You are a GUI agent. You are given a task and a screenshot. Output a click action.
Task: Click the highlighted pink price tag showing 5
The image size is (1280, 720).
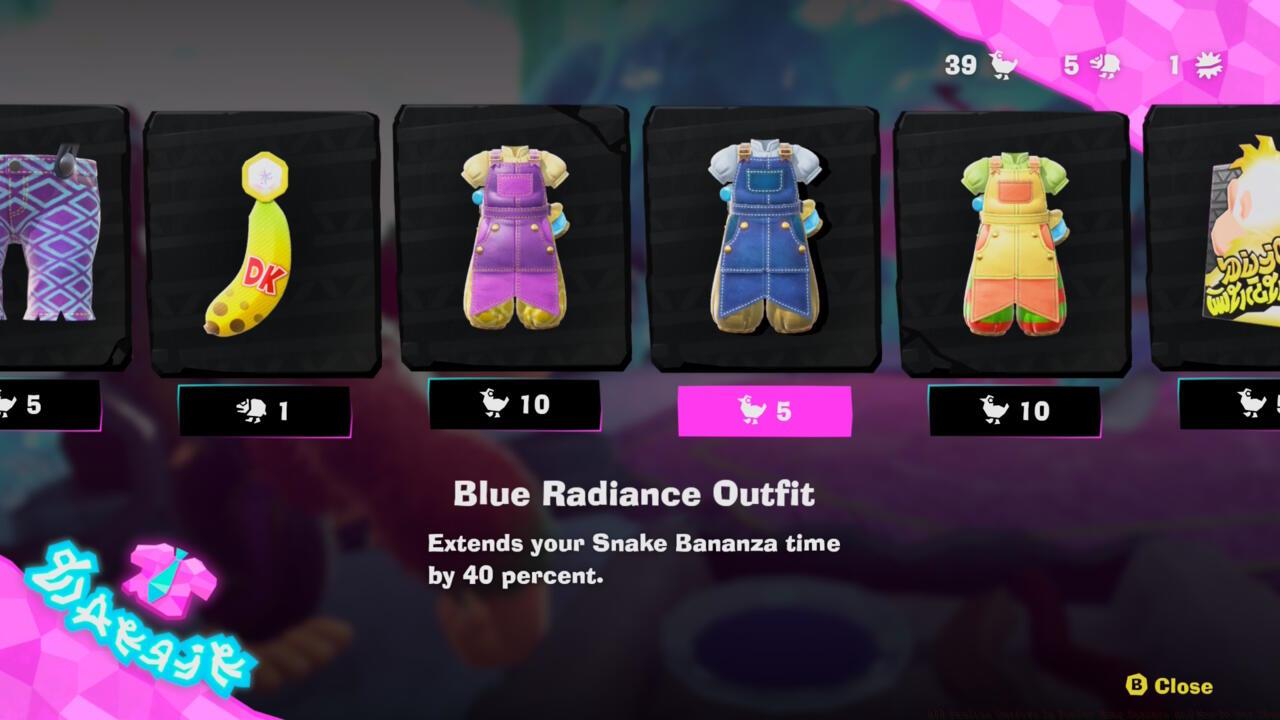[x=766, y=408]
